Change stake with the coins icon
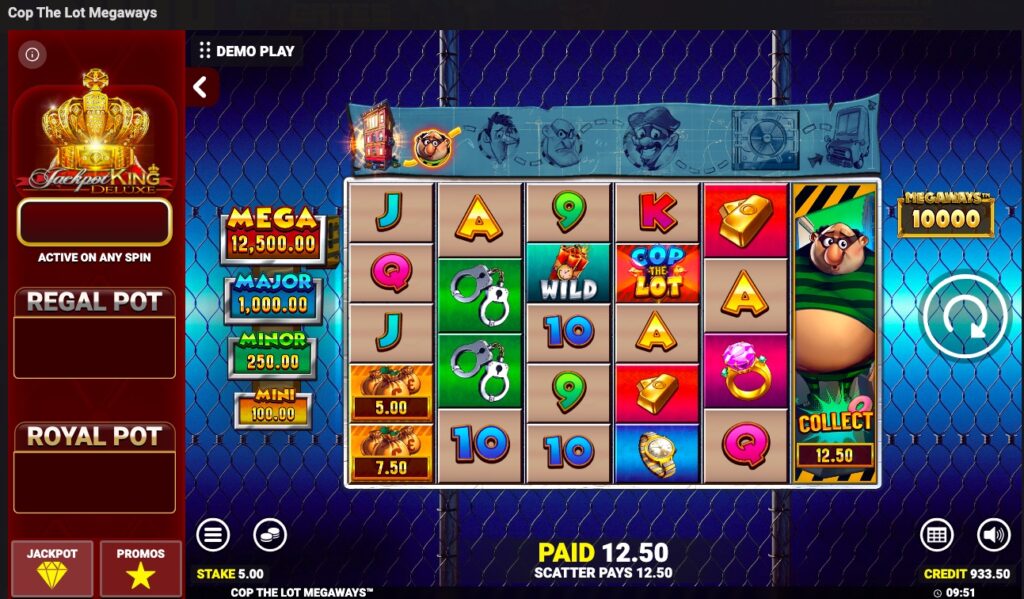This screenshot has width=1024, height=599. pos(269,535)
